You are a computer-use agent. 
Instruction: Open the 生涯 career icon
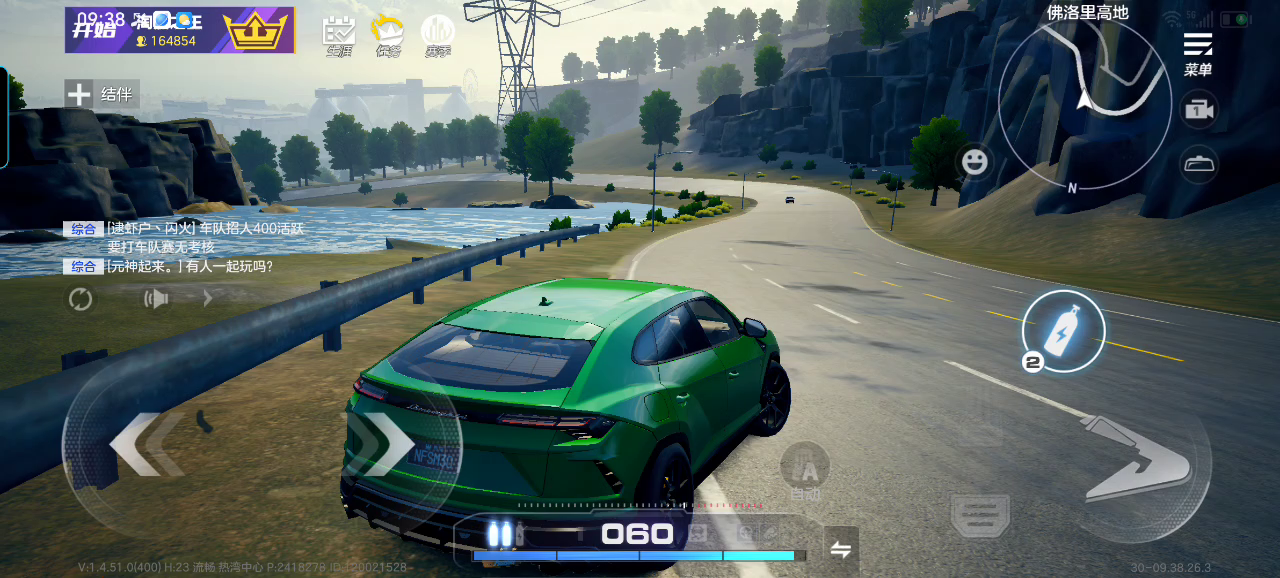coord(339,36)
